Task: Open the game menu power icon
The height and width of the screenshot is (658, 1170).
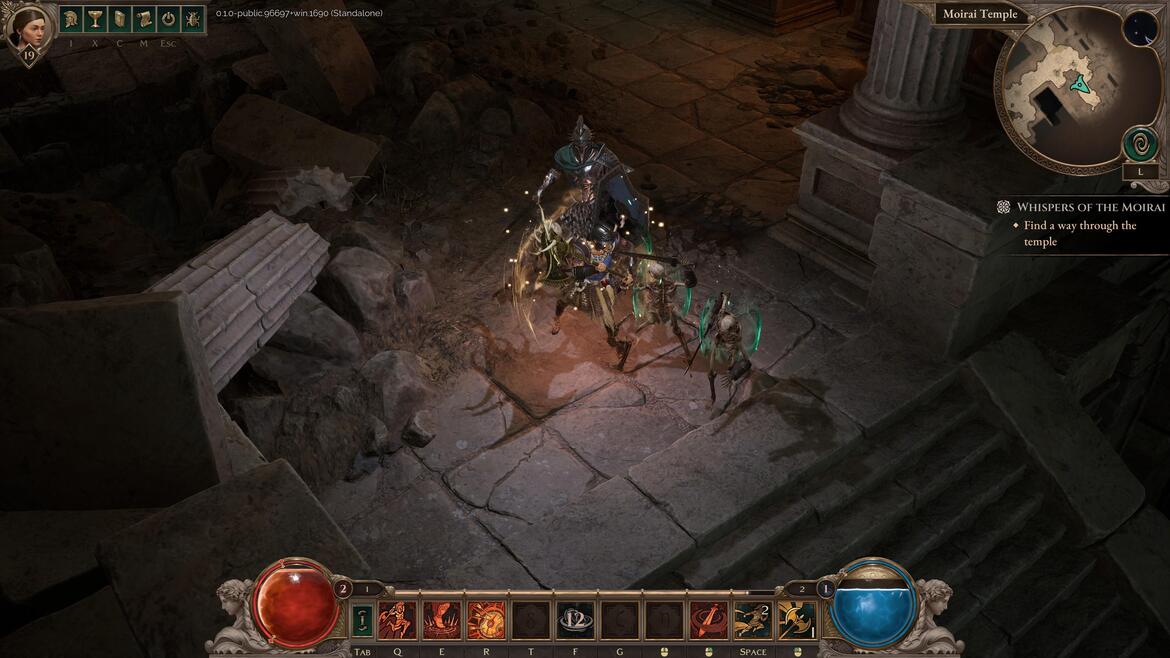Action: pos(168,19)
